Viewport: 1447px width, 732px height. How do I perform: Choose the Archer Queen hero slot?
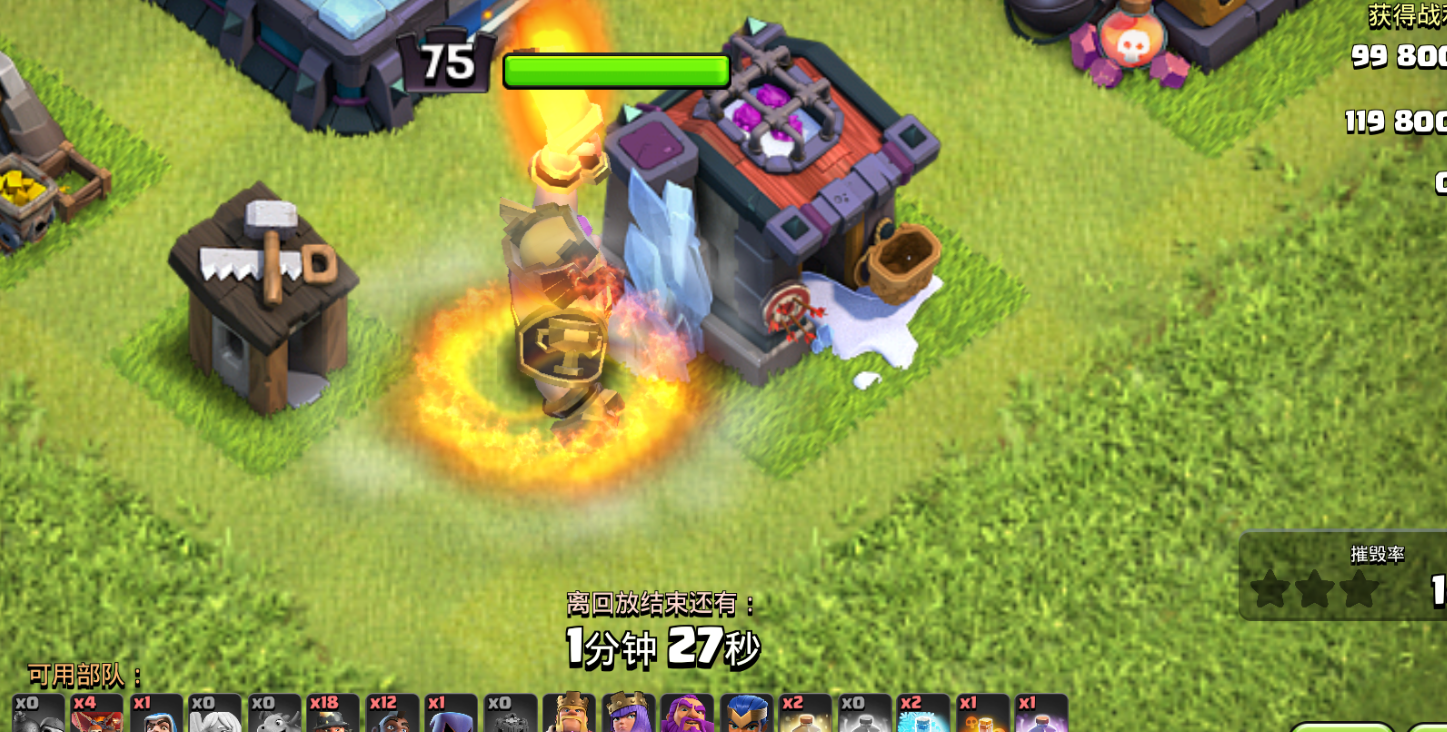pos(628,713)
